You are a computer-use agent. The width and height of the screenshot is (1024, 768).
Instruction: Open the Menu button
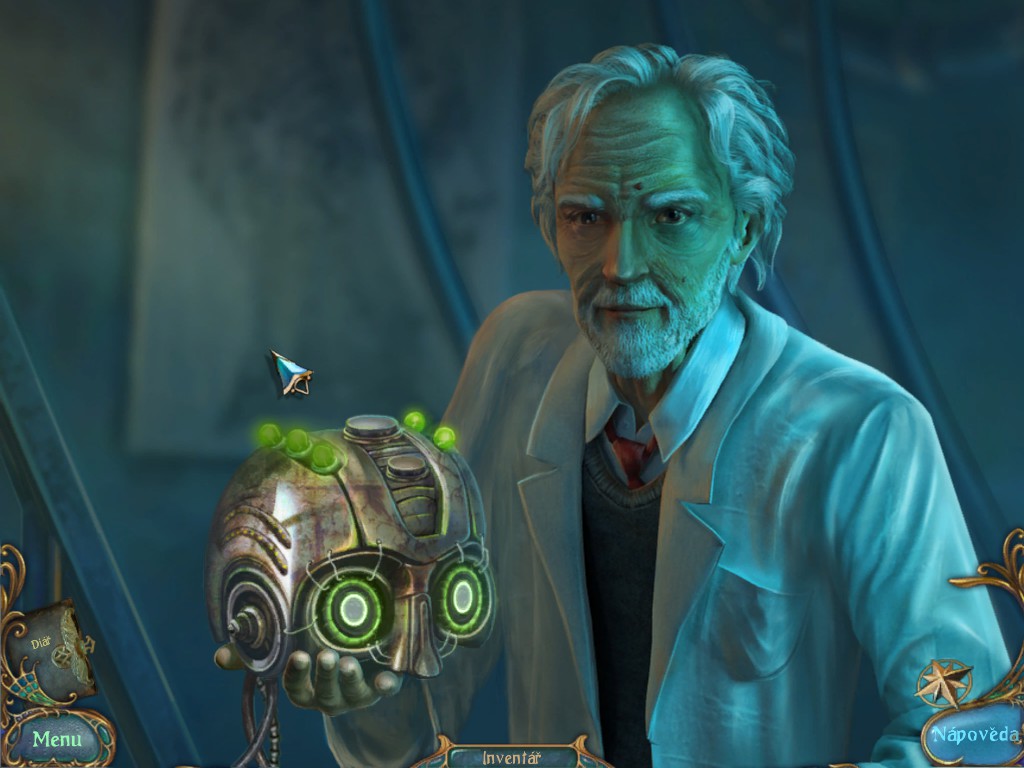(56, 740)
